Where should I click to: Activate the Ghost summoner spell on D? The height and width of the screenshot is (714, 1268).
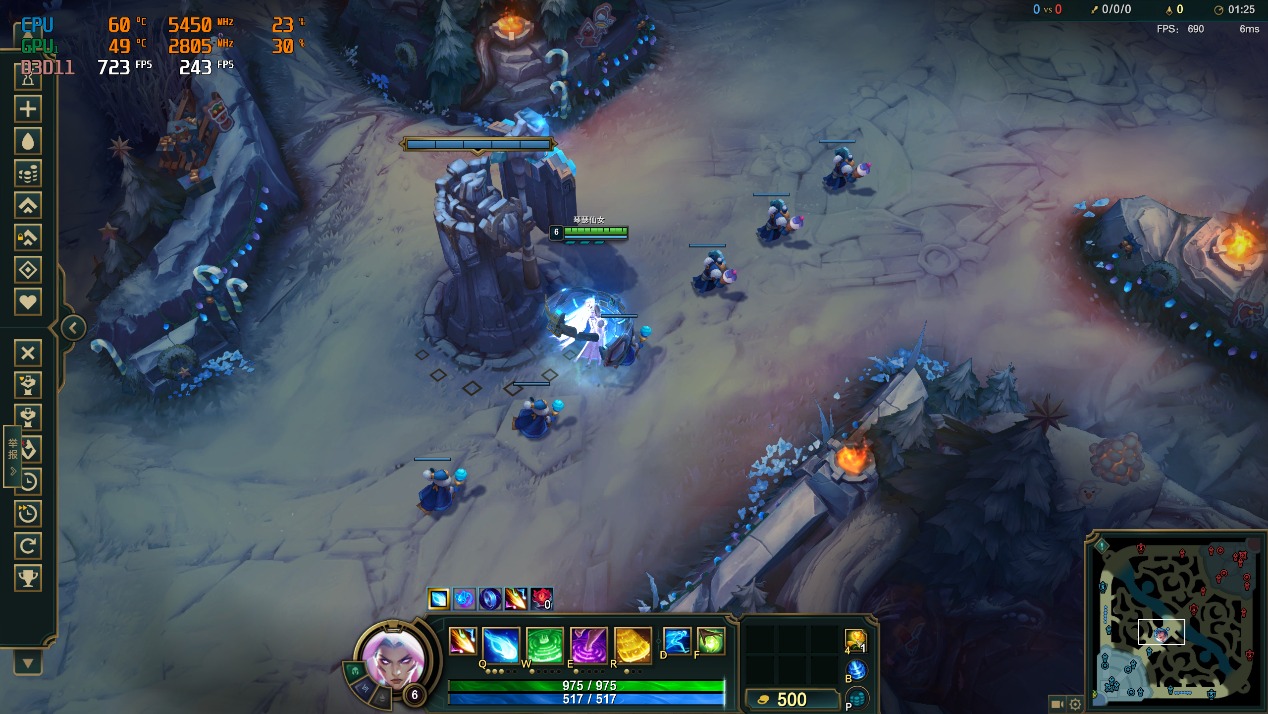pos(677,641)
